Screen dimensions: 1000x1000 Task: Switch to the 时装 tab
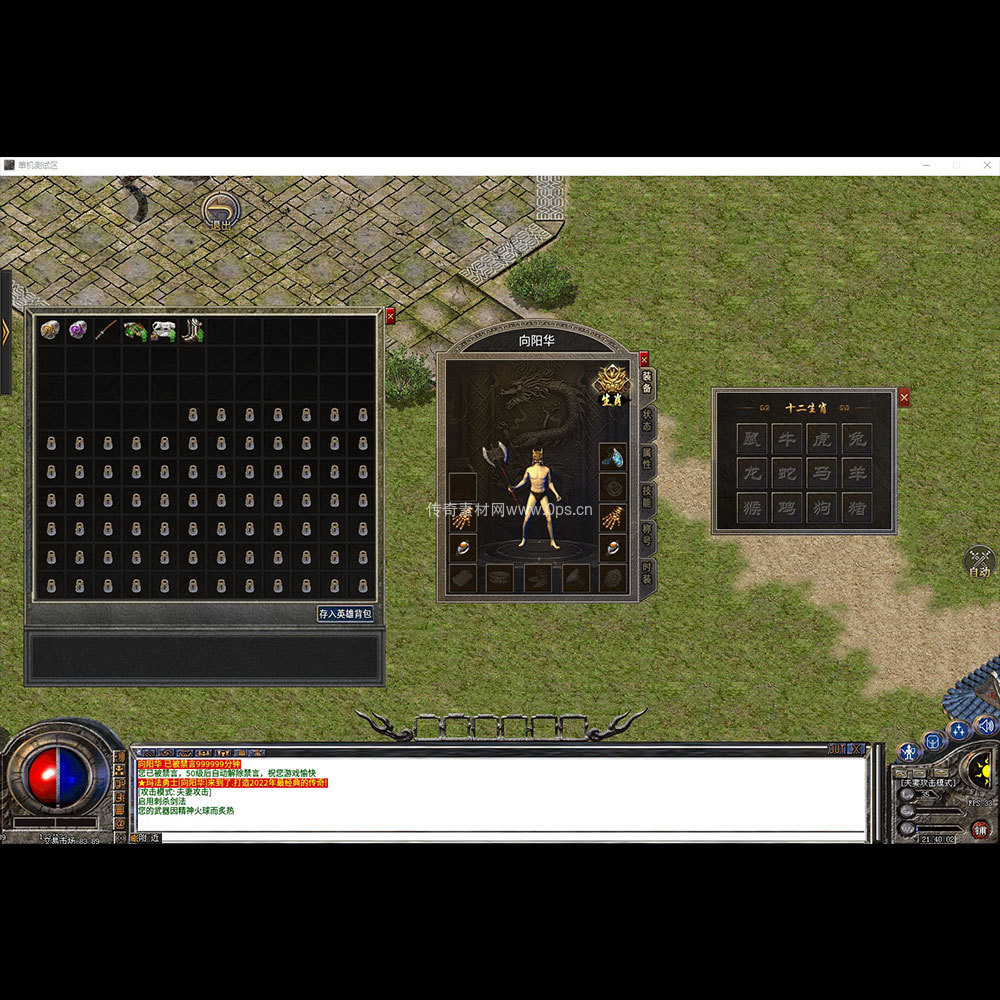pos(647,573)
